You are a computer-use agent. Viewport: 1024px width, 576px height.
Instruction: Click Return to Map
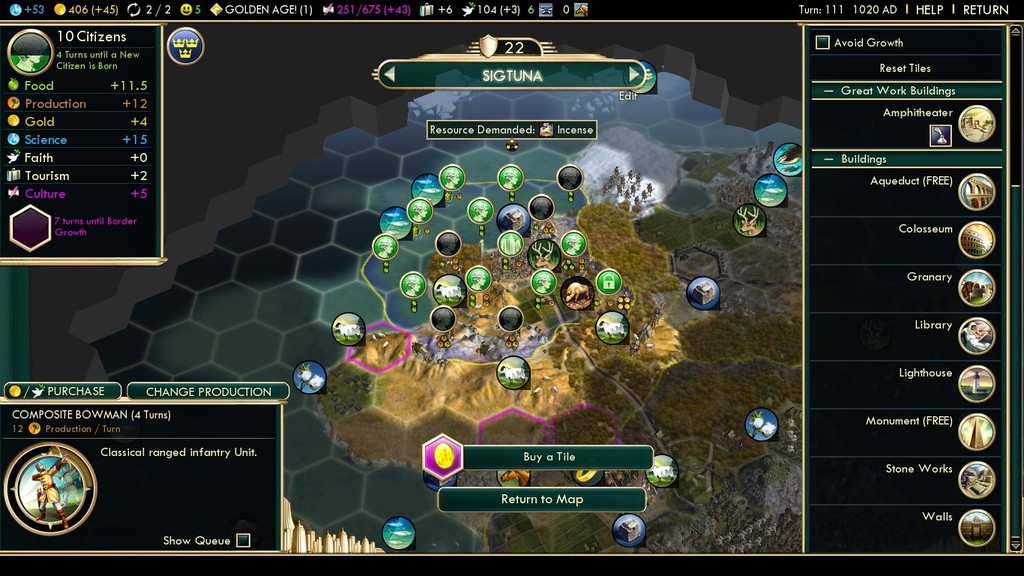point(541,499)
